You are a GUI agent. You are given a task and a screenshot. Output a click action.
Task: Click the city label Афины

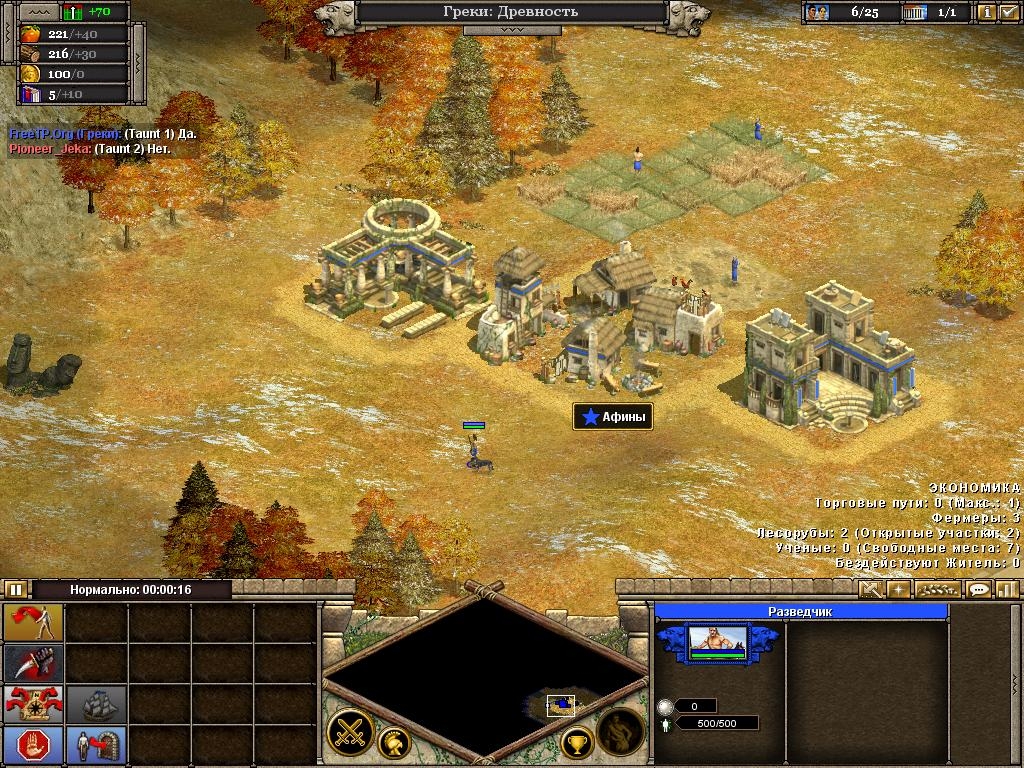tap(613, 417)
